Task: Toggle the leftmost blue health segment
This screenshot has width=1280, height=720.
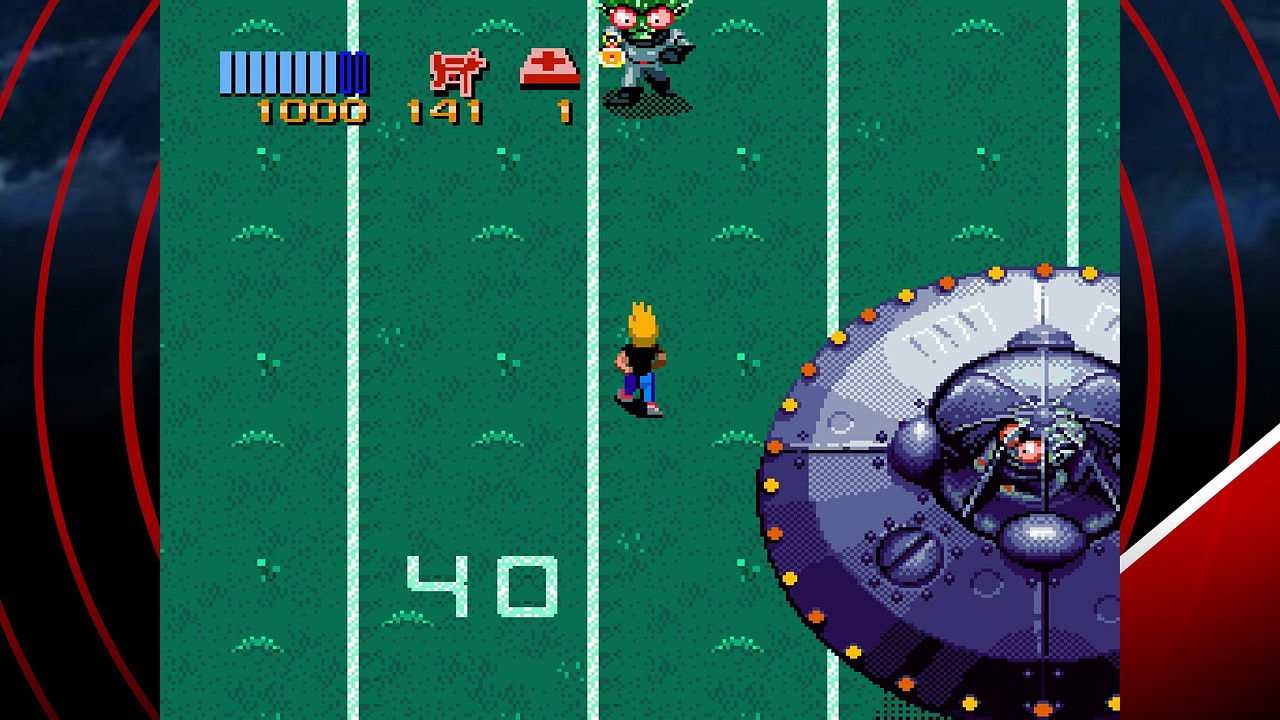Action: 225,71
